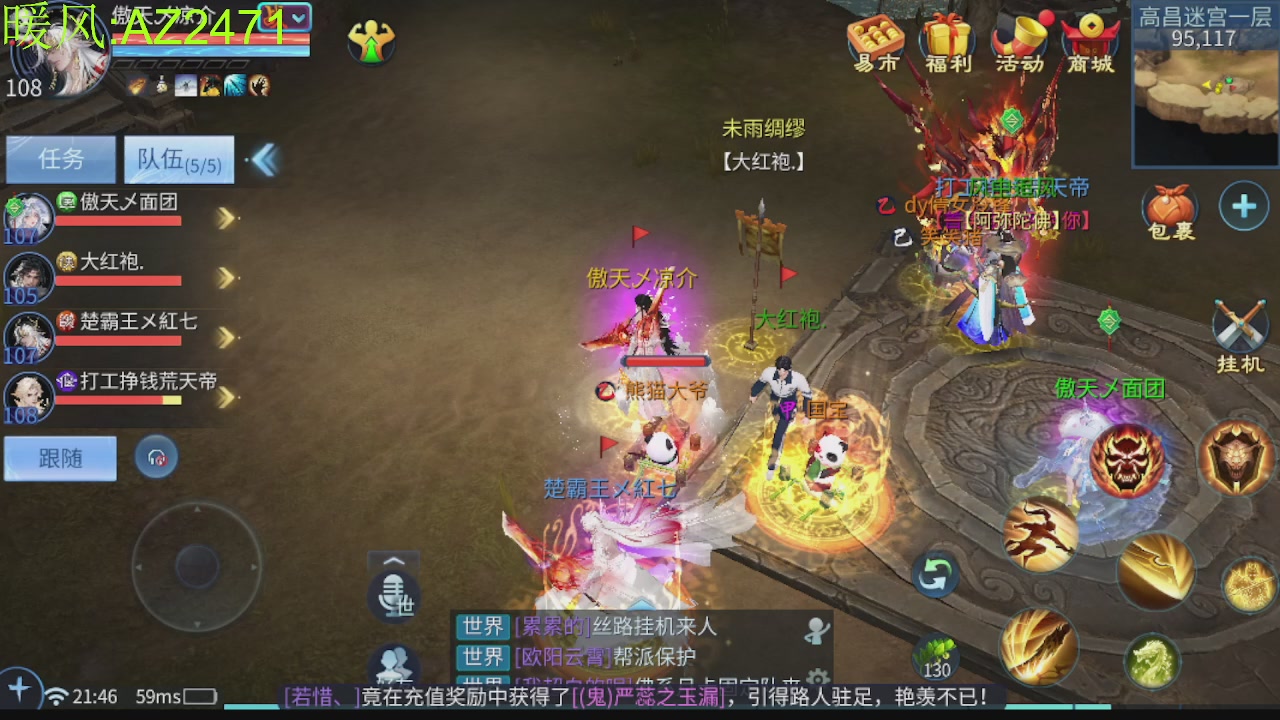Switch to the 任务 quest tab
Viewport: 1280px width, 720px height.
pyautogui.click(x=60, y=159)
